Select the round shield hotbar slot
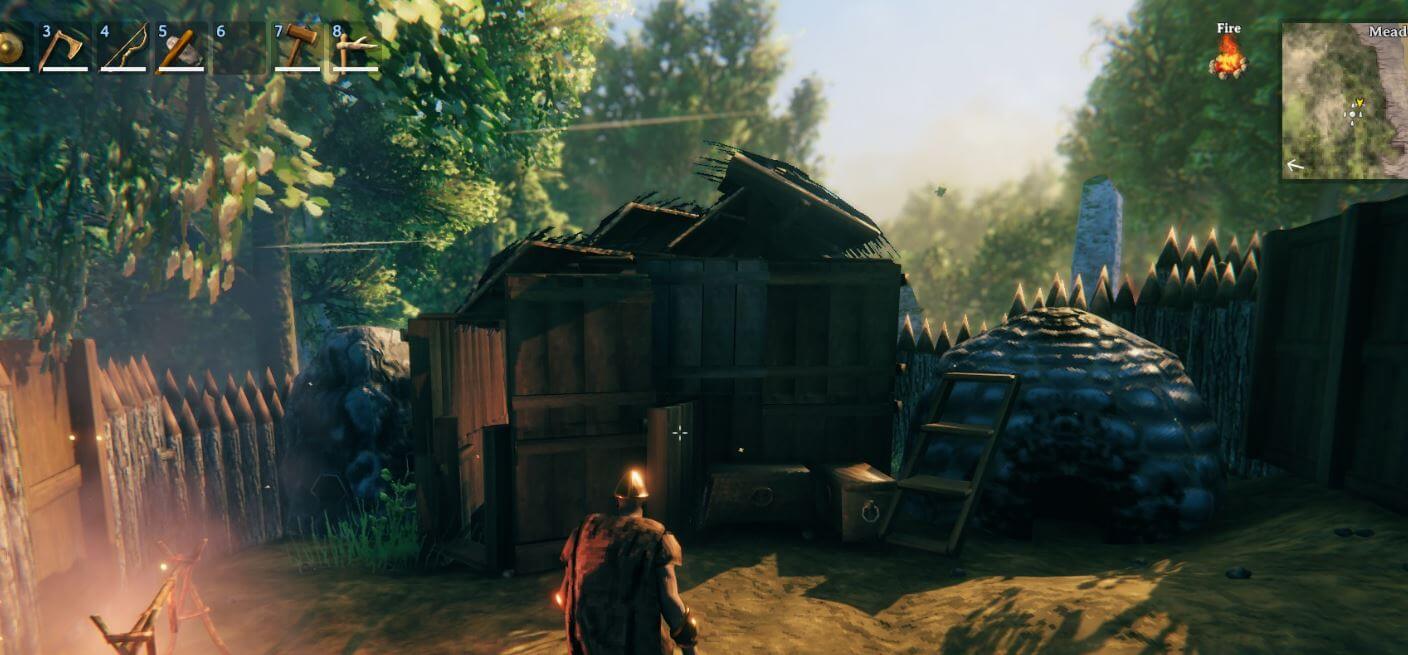This screenshot has height=655, width=1408. (x=10, y=48)
